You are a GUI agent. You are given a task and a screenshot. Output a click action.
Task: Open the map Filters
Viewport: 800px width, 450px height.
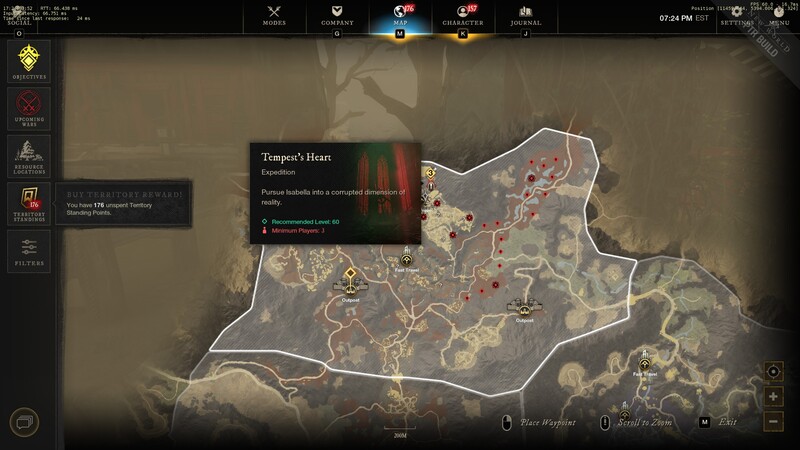point(29,251)
